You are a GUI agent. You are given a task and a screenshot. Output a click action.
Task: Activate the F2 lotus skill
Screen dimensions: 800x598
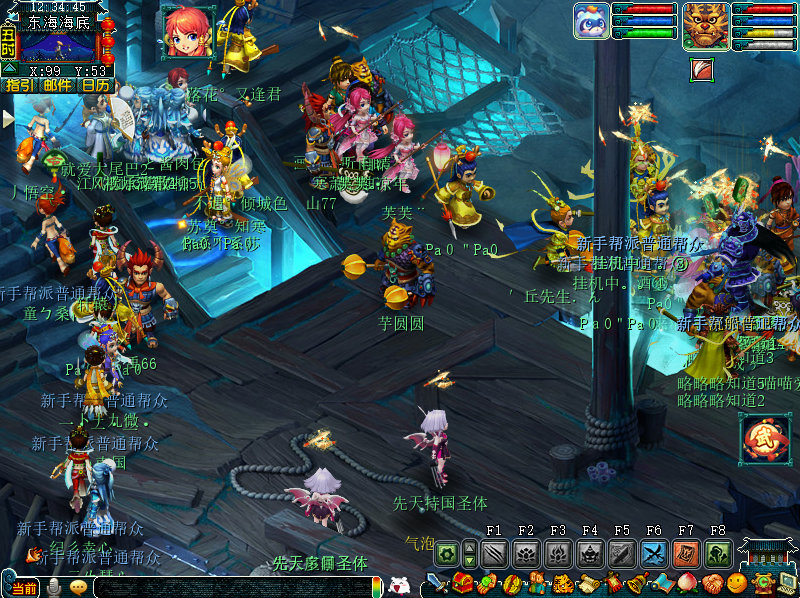pyautogui.click(x=526, y=554)
